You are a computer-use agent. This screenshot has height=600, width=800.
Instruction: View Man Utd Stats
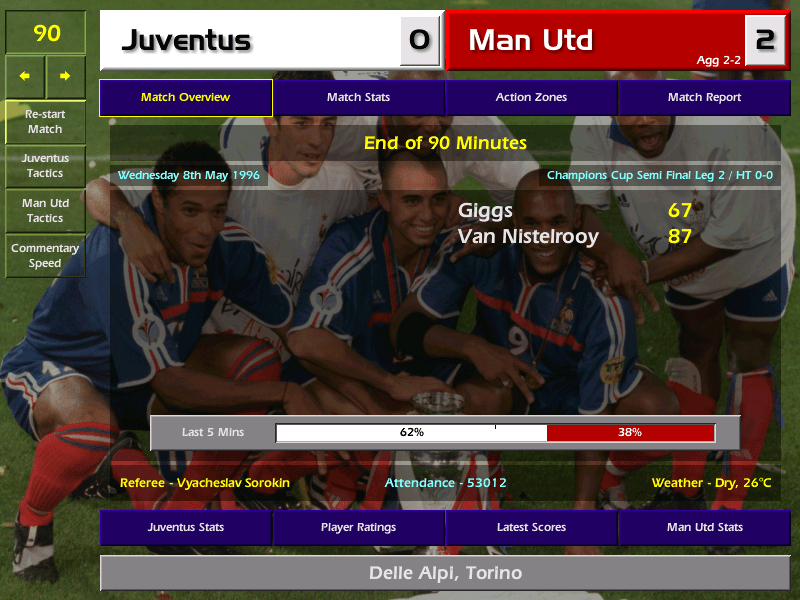pyautogui.click(x=704, y=528)
